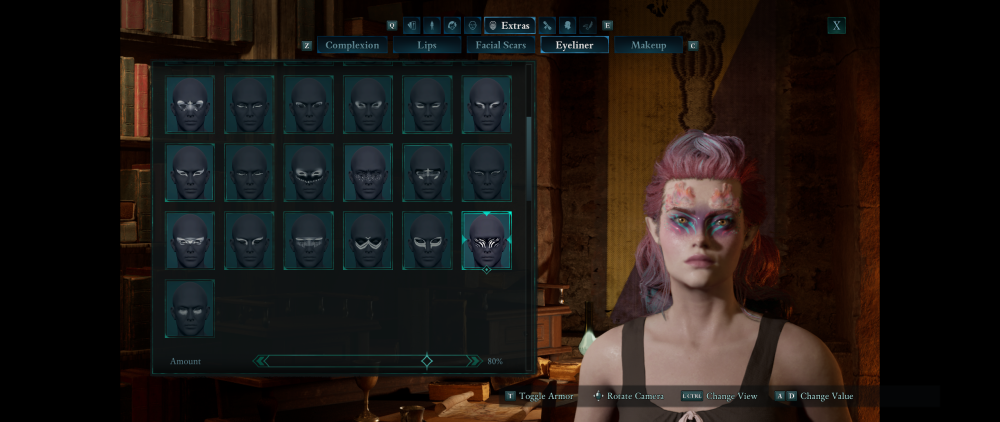Close the character editor with the X button
1000x422 pixels.
click(x=836, y=26)
